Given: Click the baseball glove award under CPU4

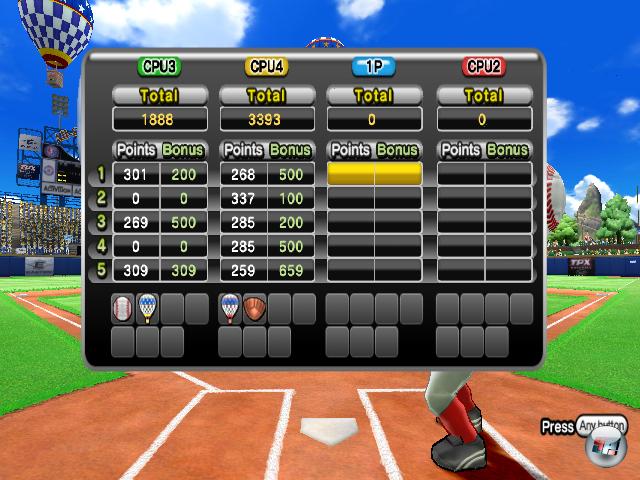Looking at the screenshot, I should [255, 309].
